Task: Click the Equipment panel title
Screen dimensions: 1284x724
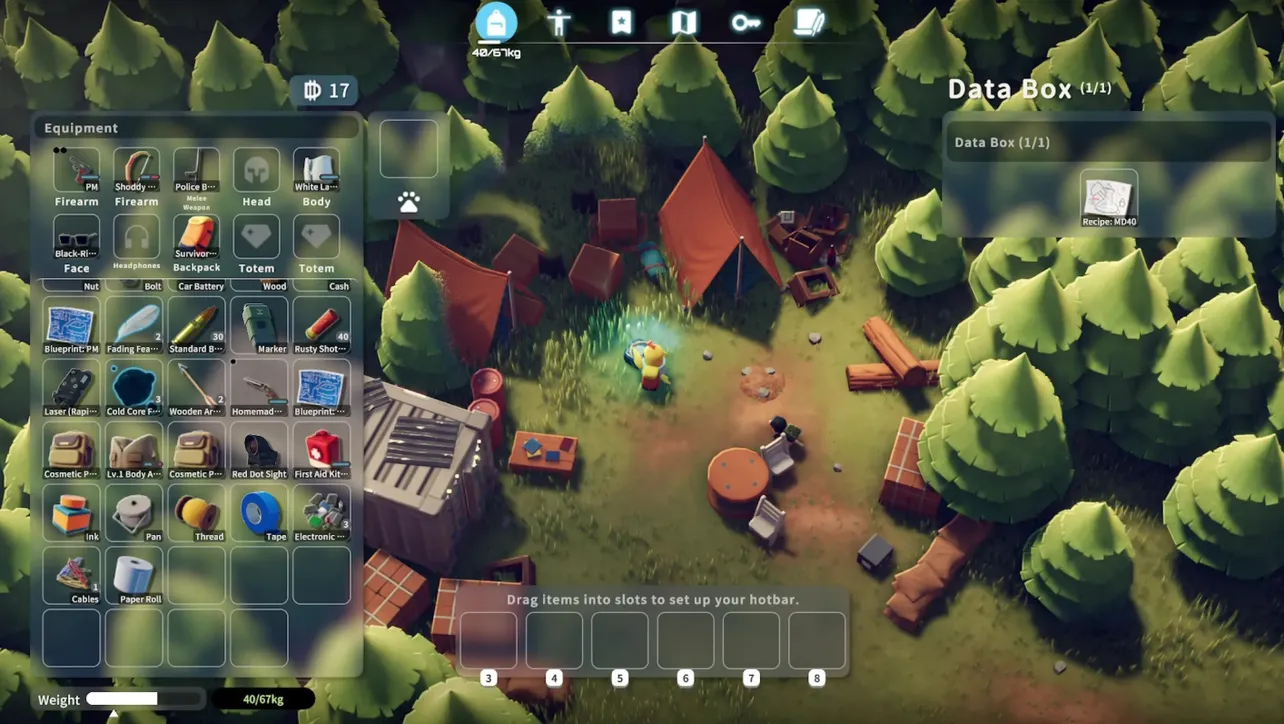Action: tap(80, 127)
